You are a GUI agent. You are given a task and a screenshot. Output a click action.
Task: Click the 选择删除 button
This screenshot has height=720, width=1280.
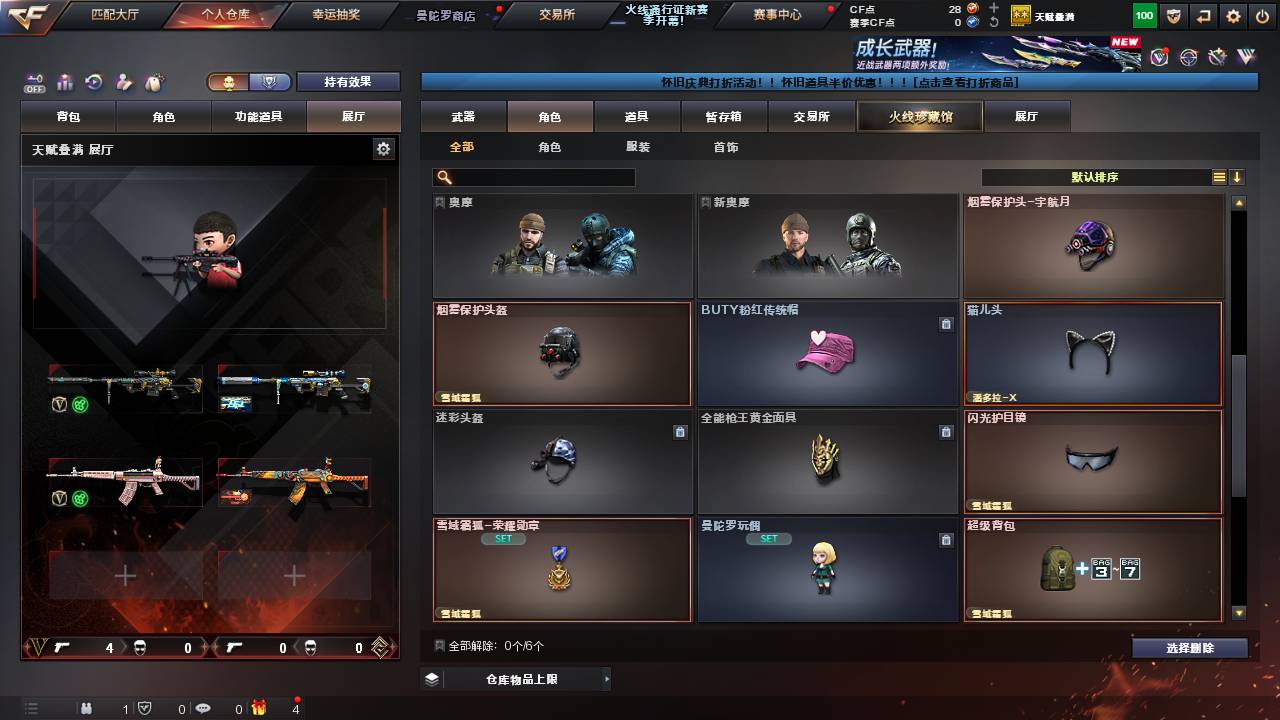coord(1189,647)
